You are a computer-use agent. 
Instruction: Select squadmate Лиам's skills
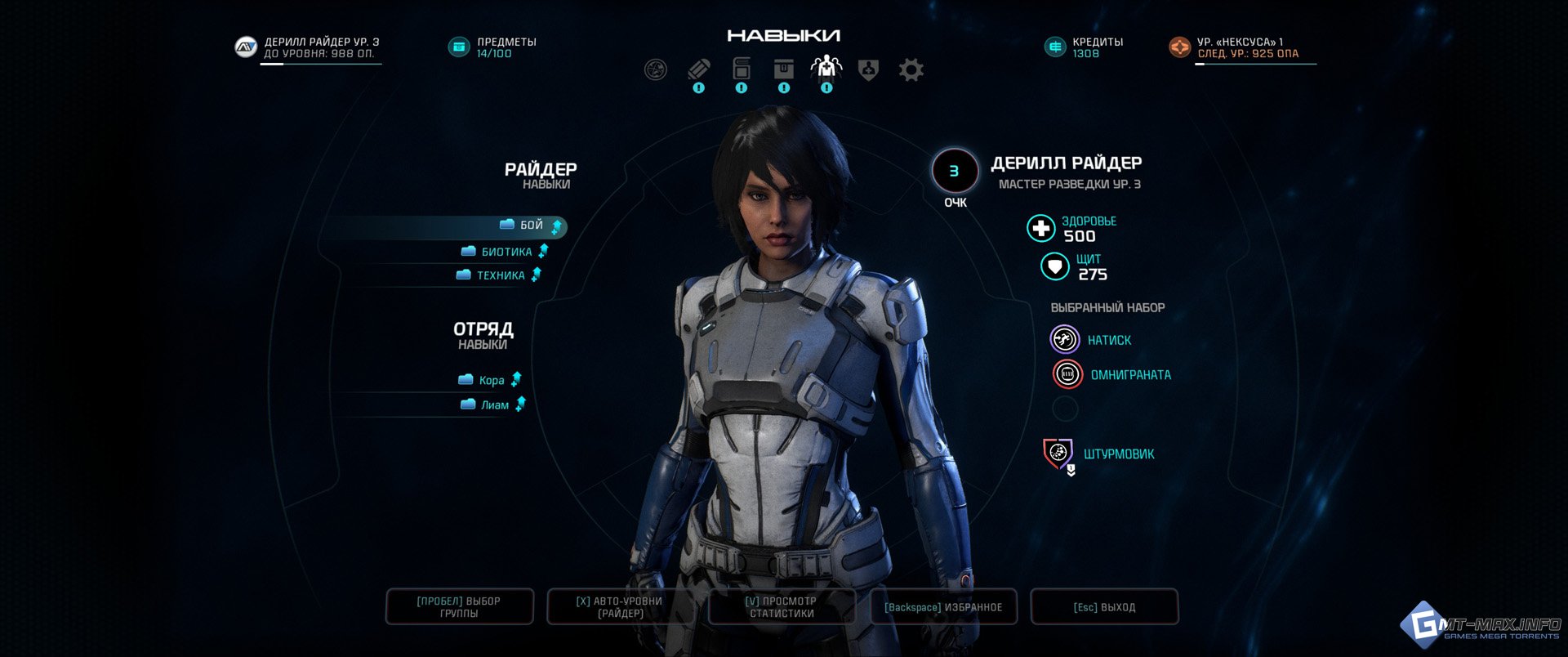pos(494,404)
